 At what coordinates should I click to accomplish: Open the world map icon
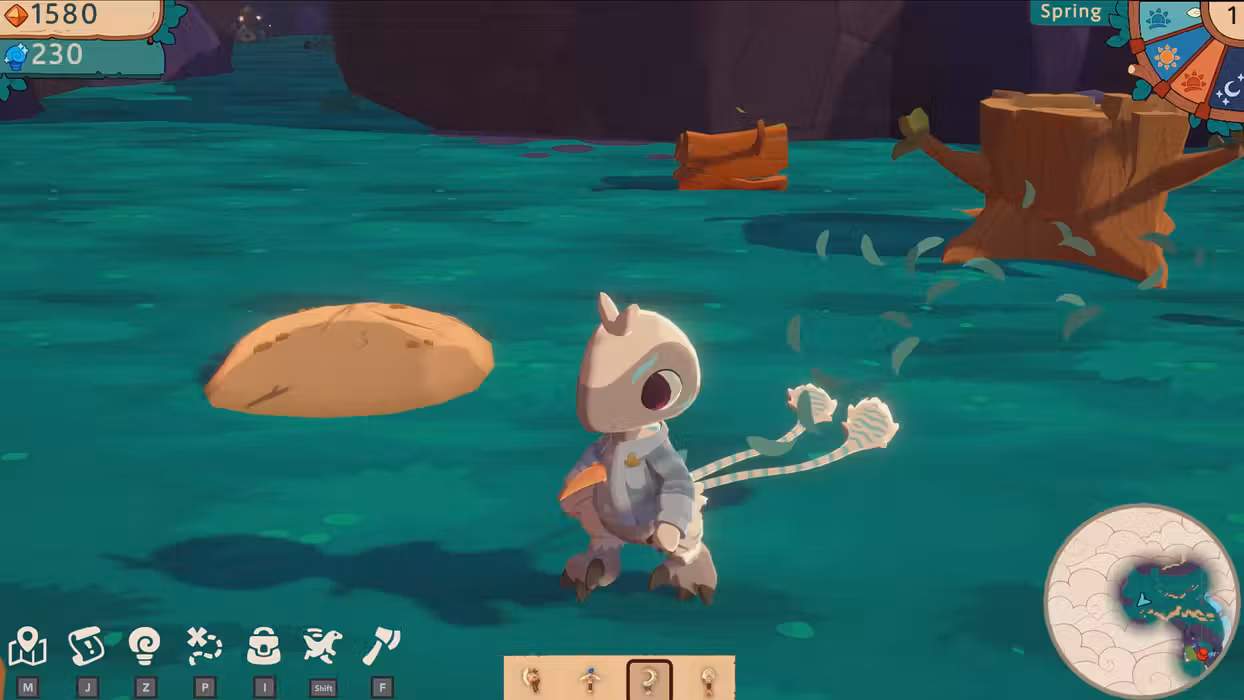[x=27, y=647]
